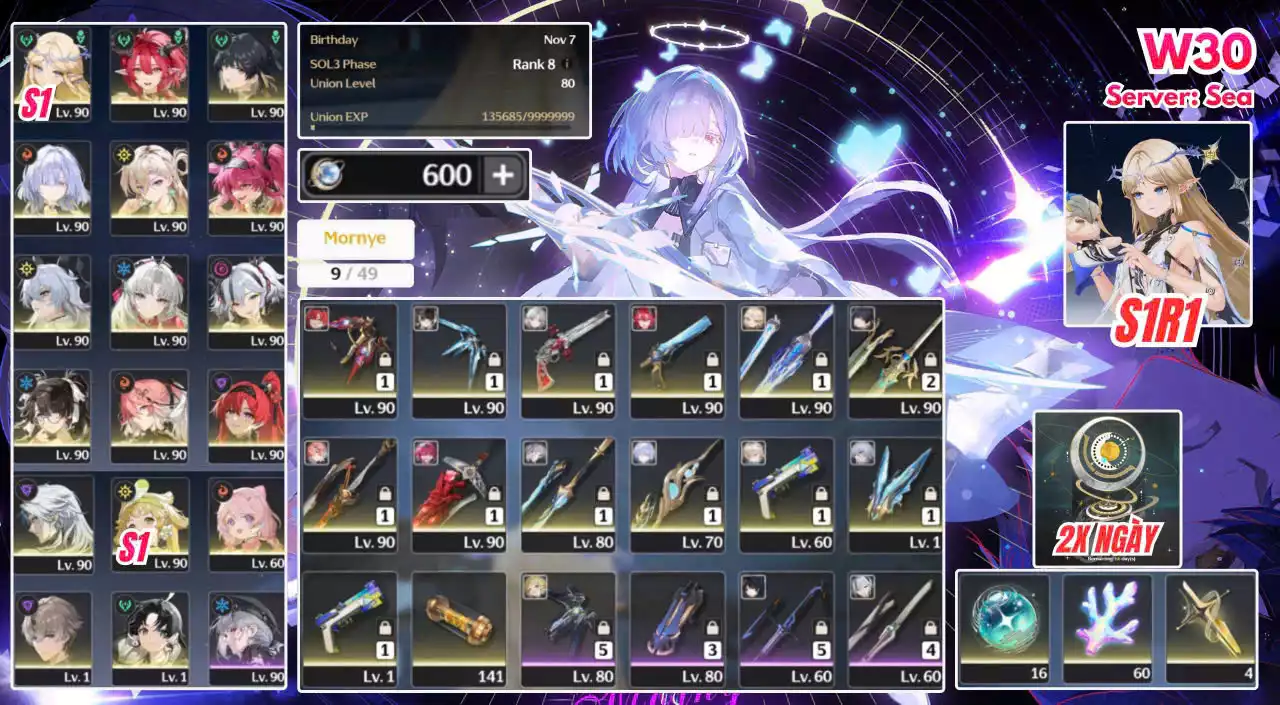The image size is (1280, 705).
Task: Choose the red crystal sword weapon slot
Action: (x=459, y=487)
